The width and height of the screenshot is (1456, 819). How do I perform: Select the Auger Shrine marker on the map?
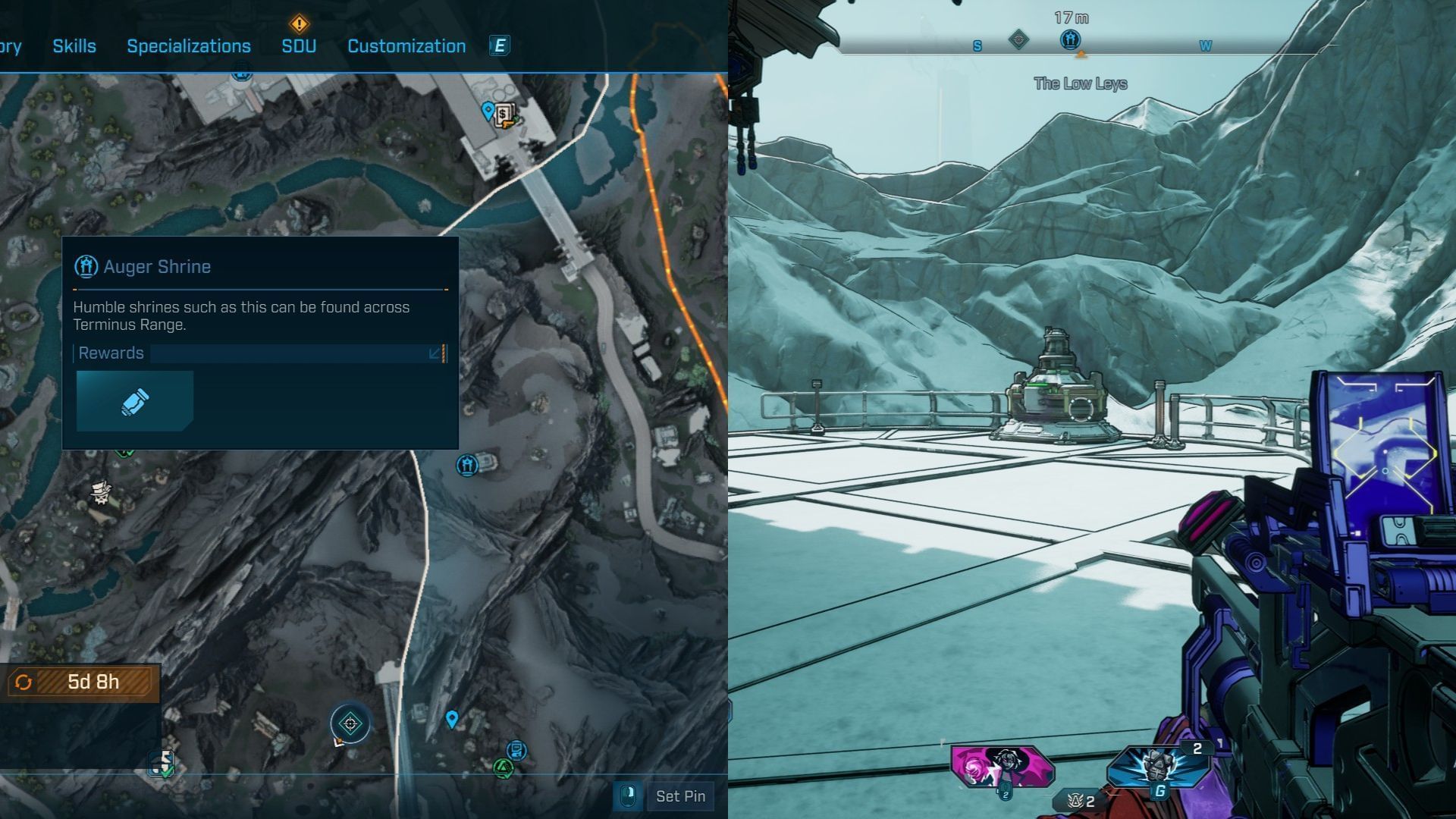[x=466, y=464]
